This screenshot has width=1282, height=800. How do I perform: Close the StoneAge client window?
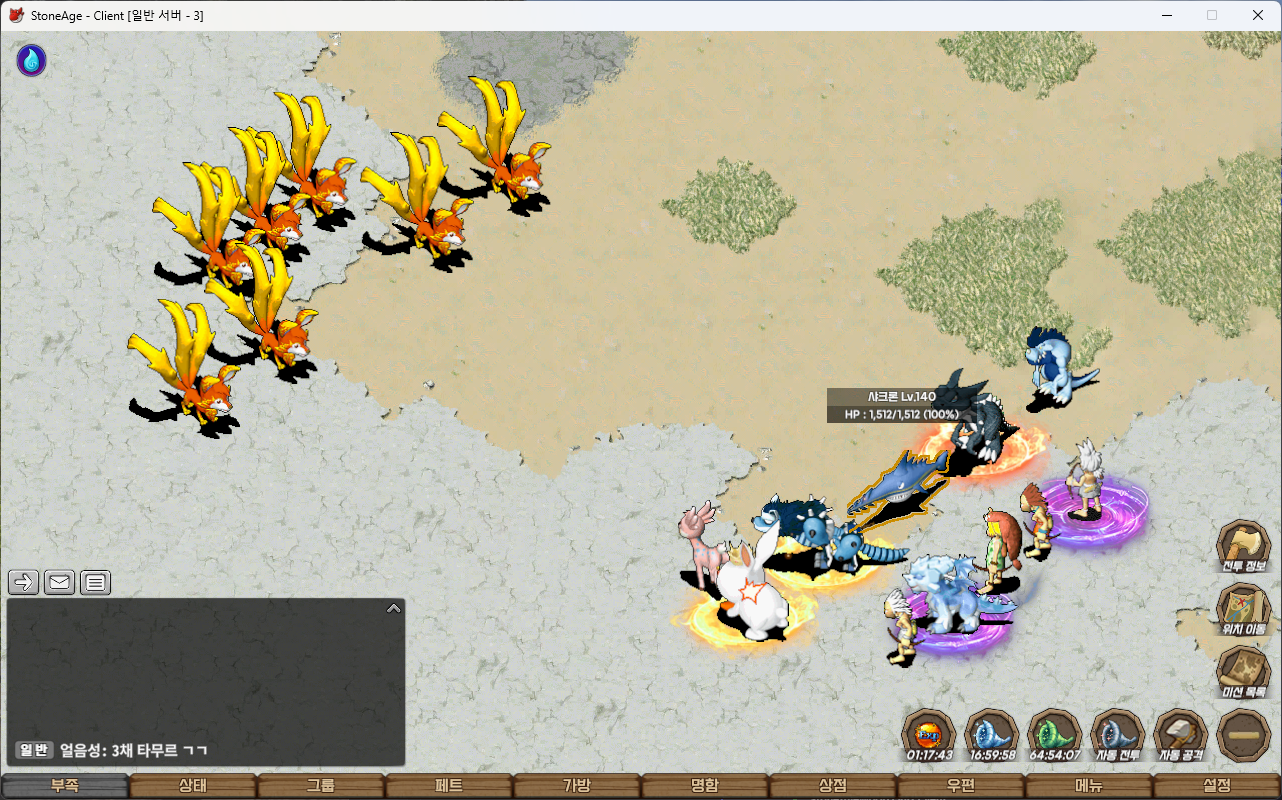1258,15
